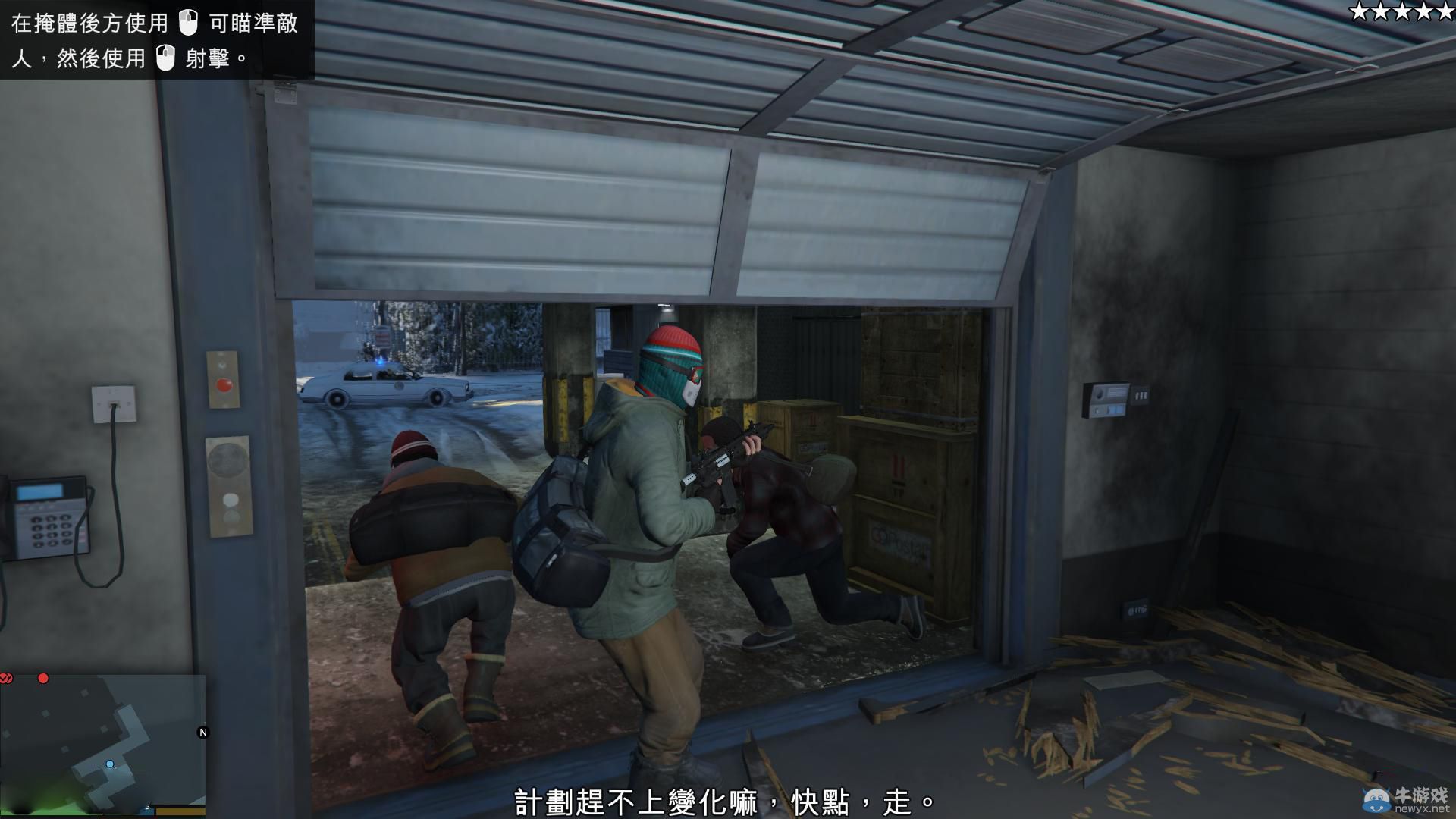
Task: Click the chevron-shaped red blip on the minimap
Action: (6, 678)
